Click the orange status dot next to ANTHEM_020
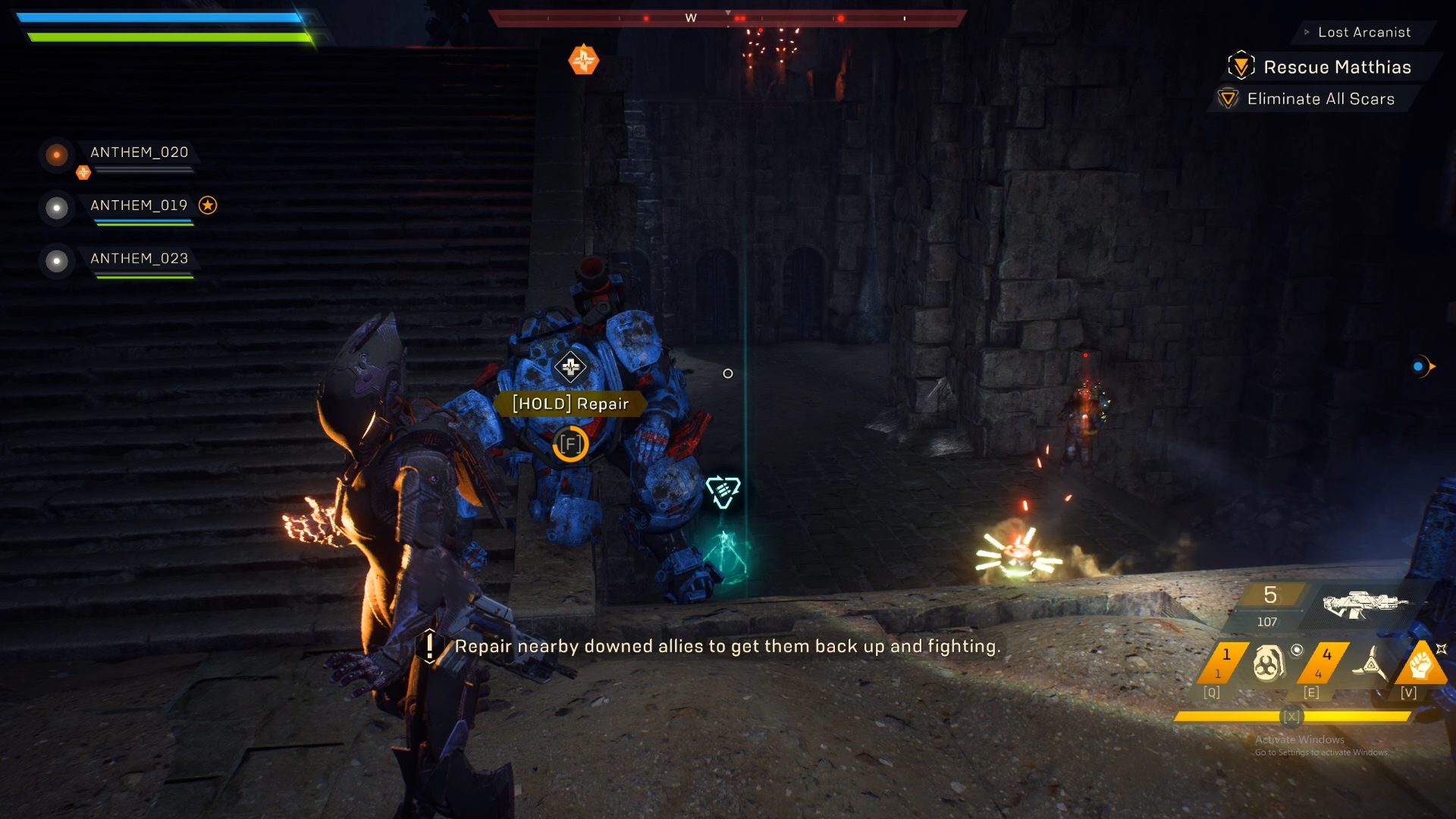Viewport: 1456px width, 819px height. click(56, 155)
